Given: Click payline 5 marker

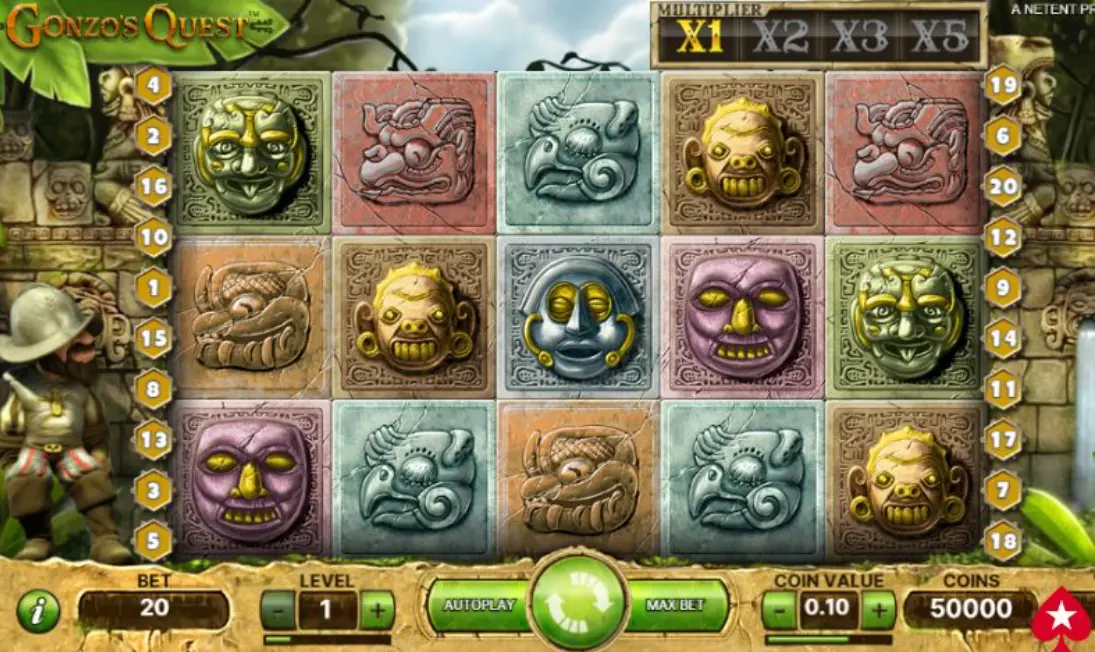Looking at the screenshot, I should click(x=154, y=541).
